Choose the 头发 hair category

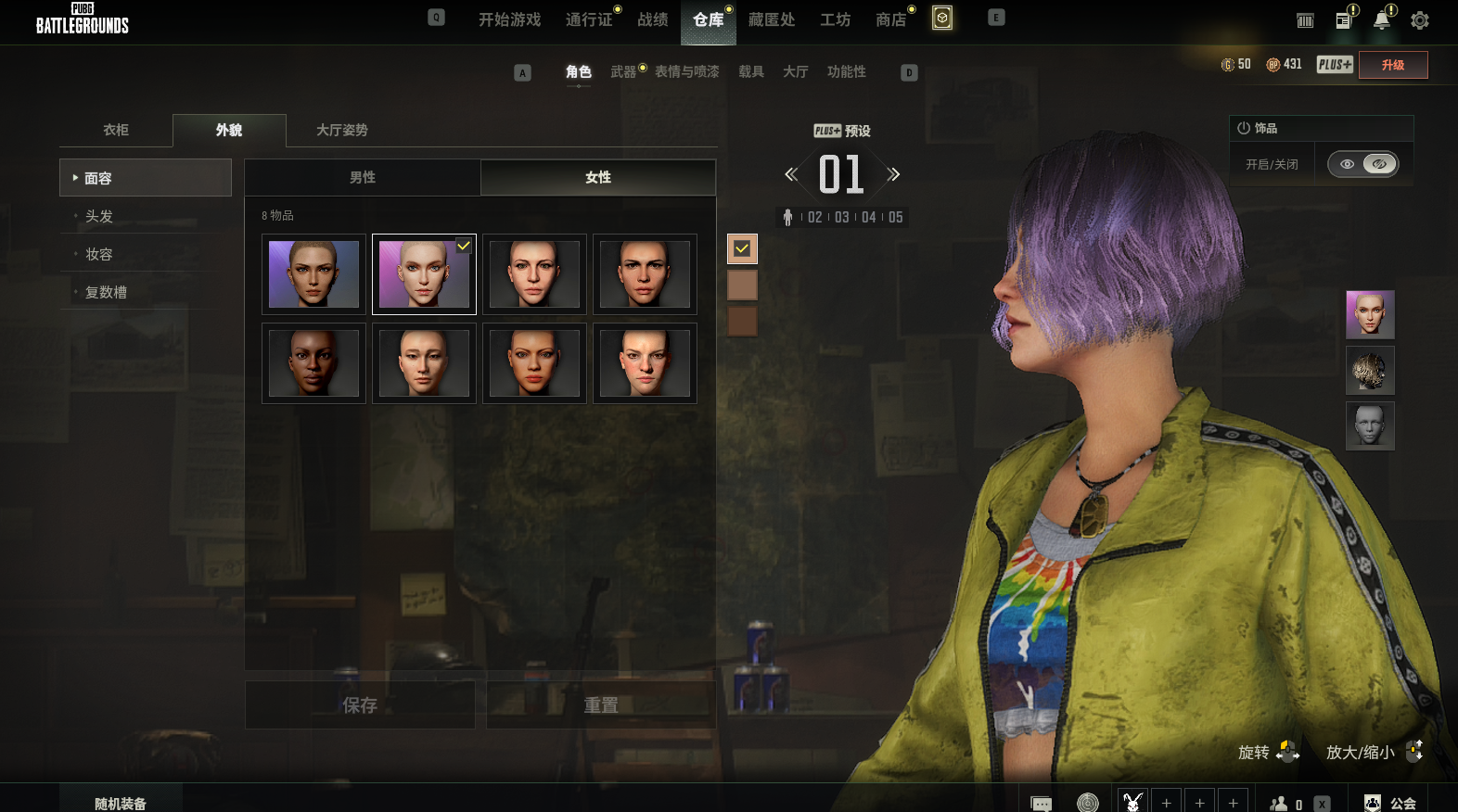coord(99,216)
